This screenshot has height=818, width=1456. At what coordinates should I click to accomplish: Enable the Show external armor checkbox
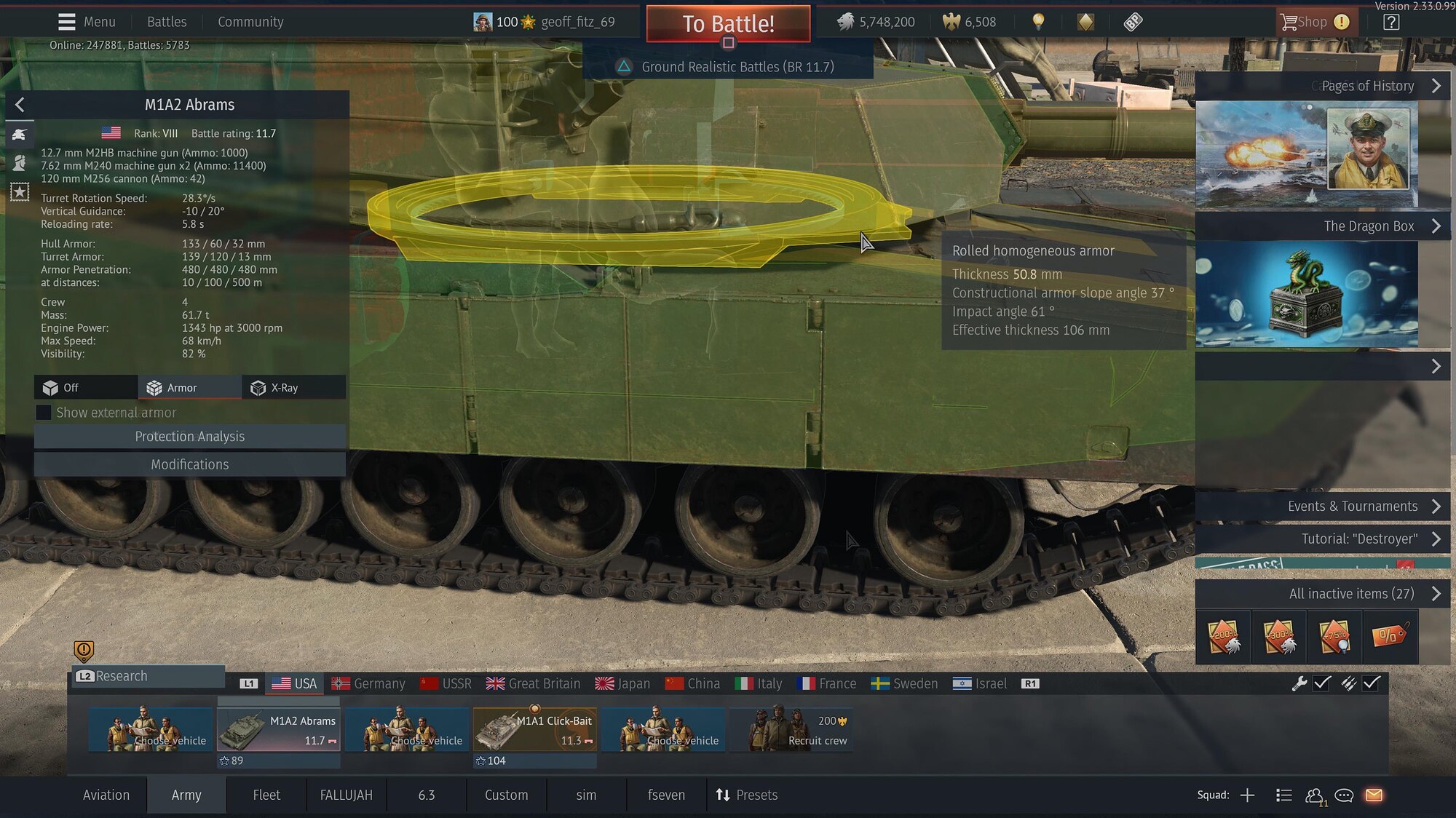tap(44, 412)
